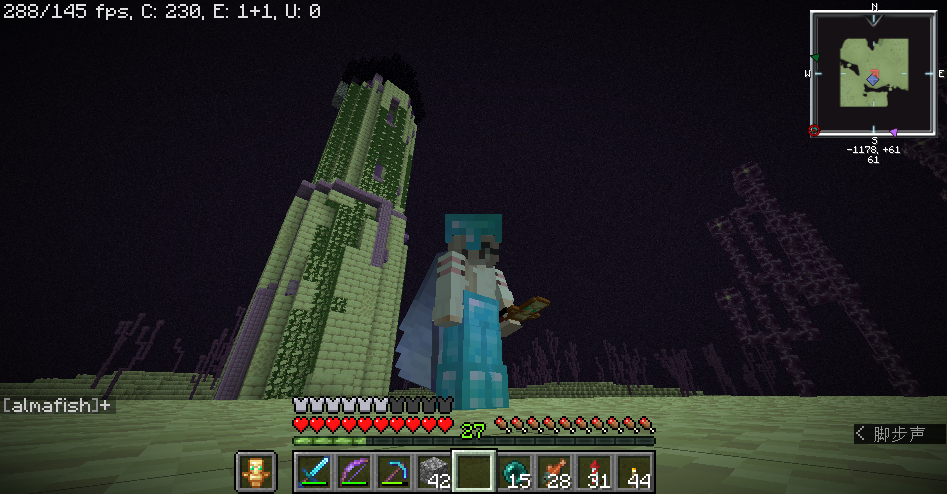The width and height of the screenshot is (947, 494).
Task: Click the red circle marker on minimap
Action: [814, 130]
